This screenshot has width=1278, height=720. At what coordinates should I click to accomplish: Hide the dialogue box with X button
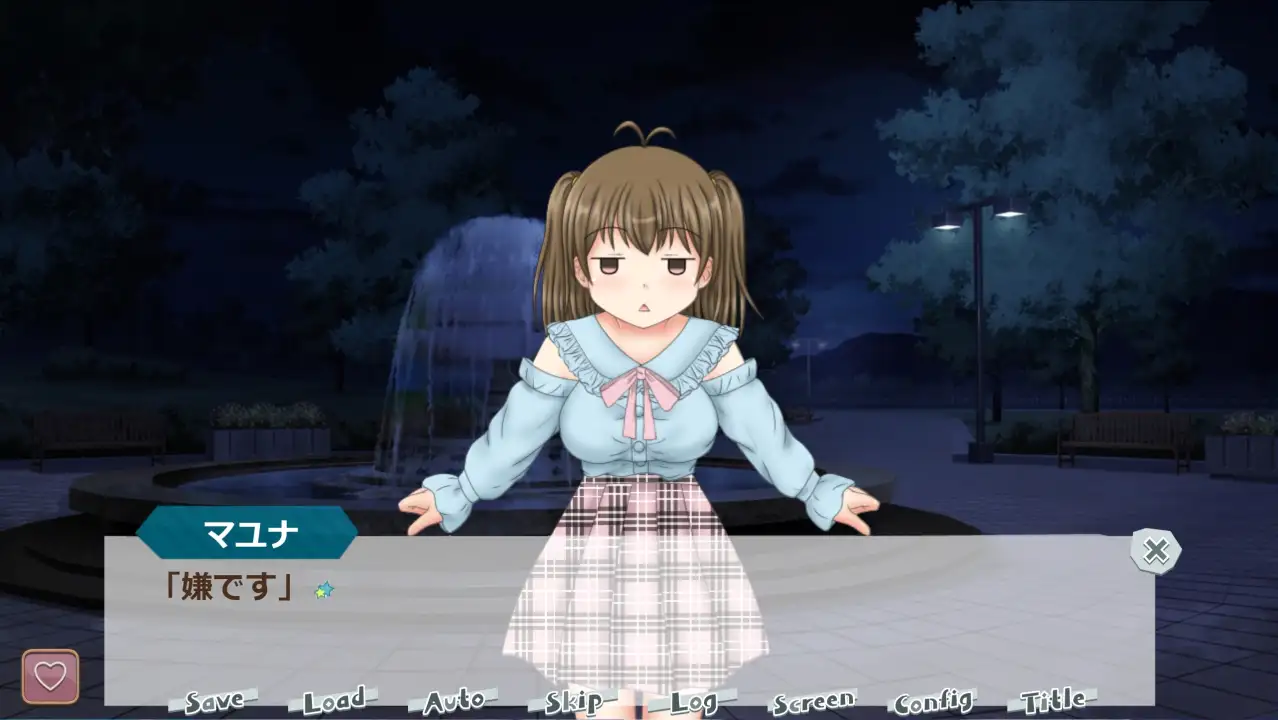pos(1155,550)
